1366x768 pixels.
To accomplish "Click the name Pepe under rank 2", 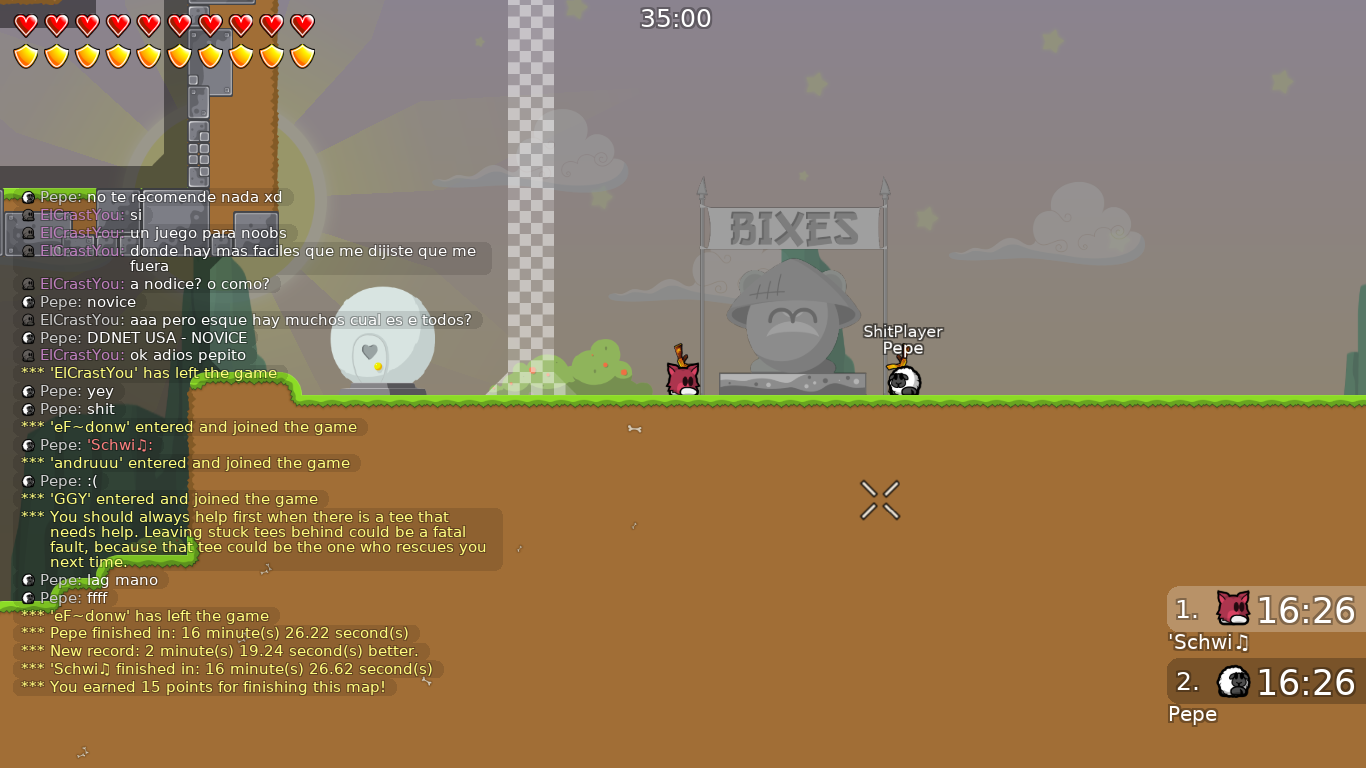I will click(x=1192, y=714).
